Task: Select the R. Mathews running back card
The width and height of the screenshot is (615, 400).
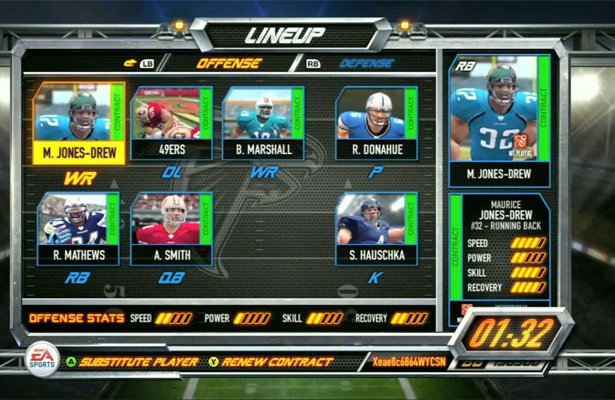Action: [x=79, y=229]
